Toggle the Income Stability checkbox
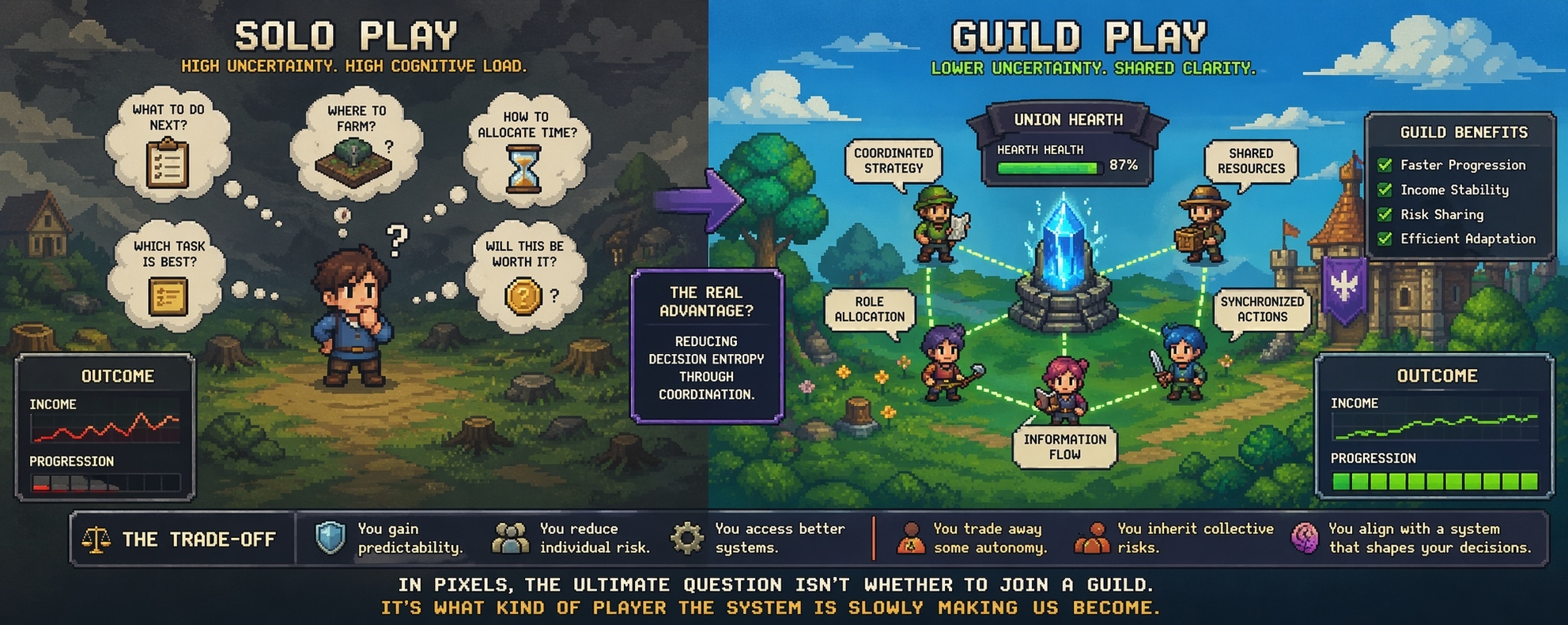The width and height of the screenshot is (1568, 625). [x=1385, y=190]
